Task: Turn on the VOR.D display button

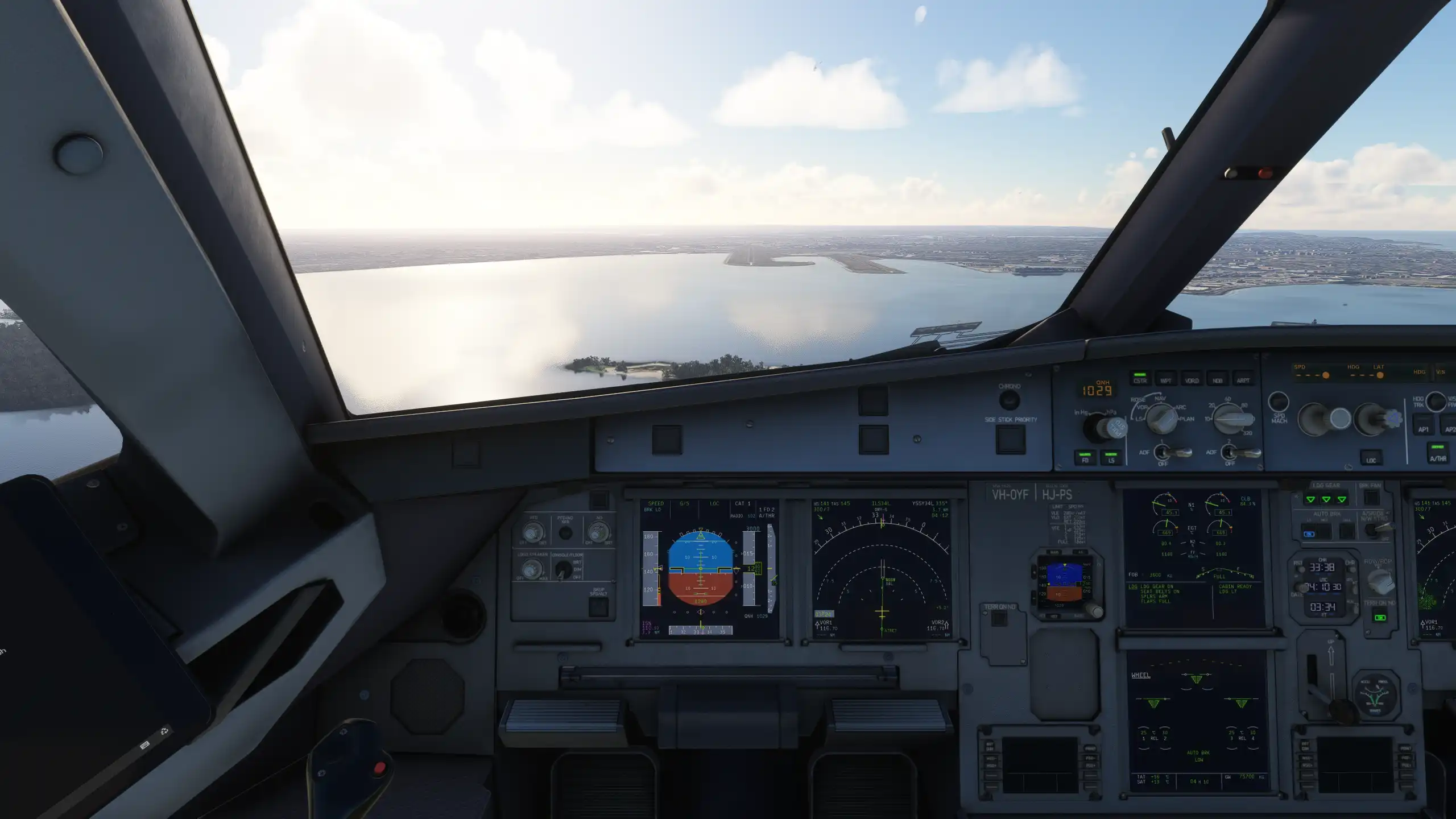Action: (x=1192, y=380)
